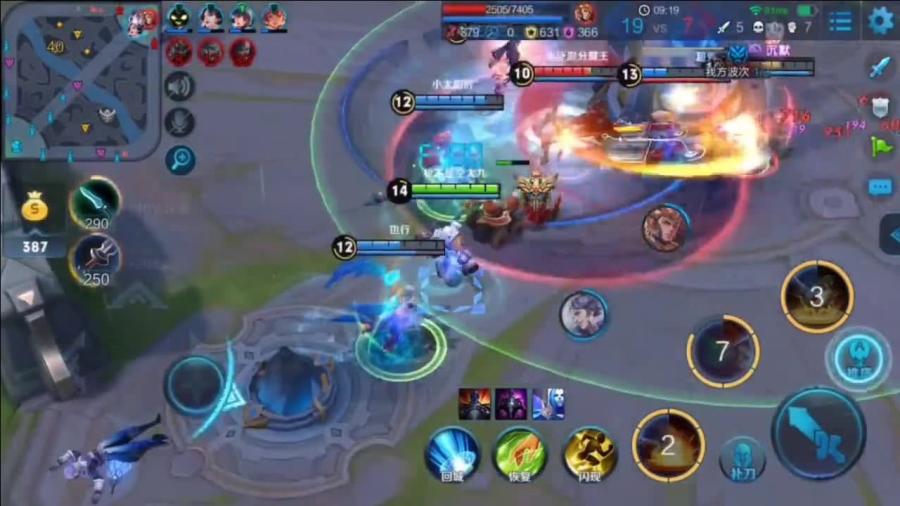This screenshot has width=900, height=506.
Task: Activate the skill showing cooldown 2
Action: coord(668,445)
